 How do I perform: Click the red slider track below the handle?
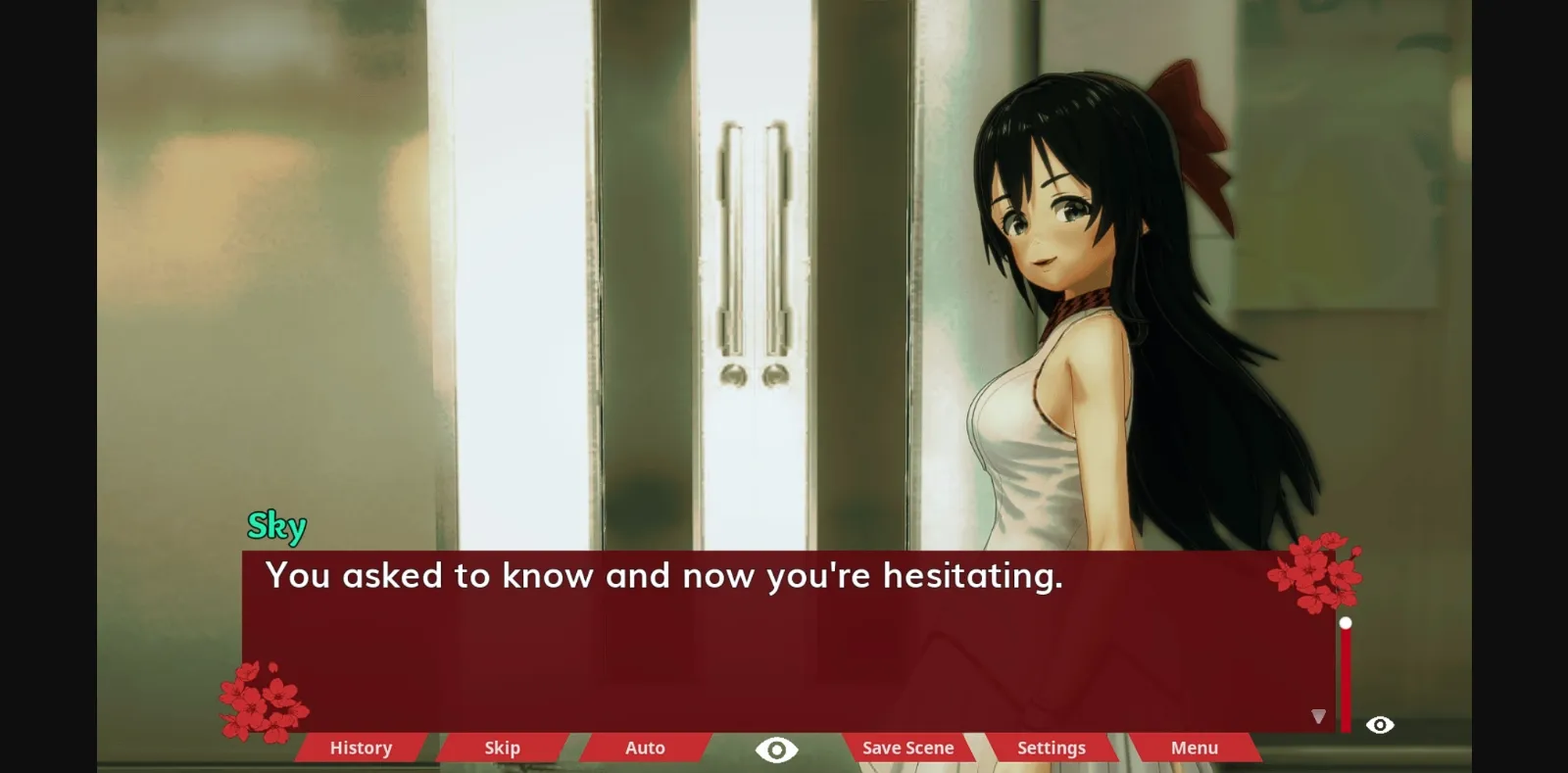point(1347,676)
